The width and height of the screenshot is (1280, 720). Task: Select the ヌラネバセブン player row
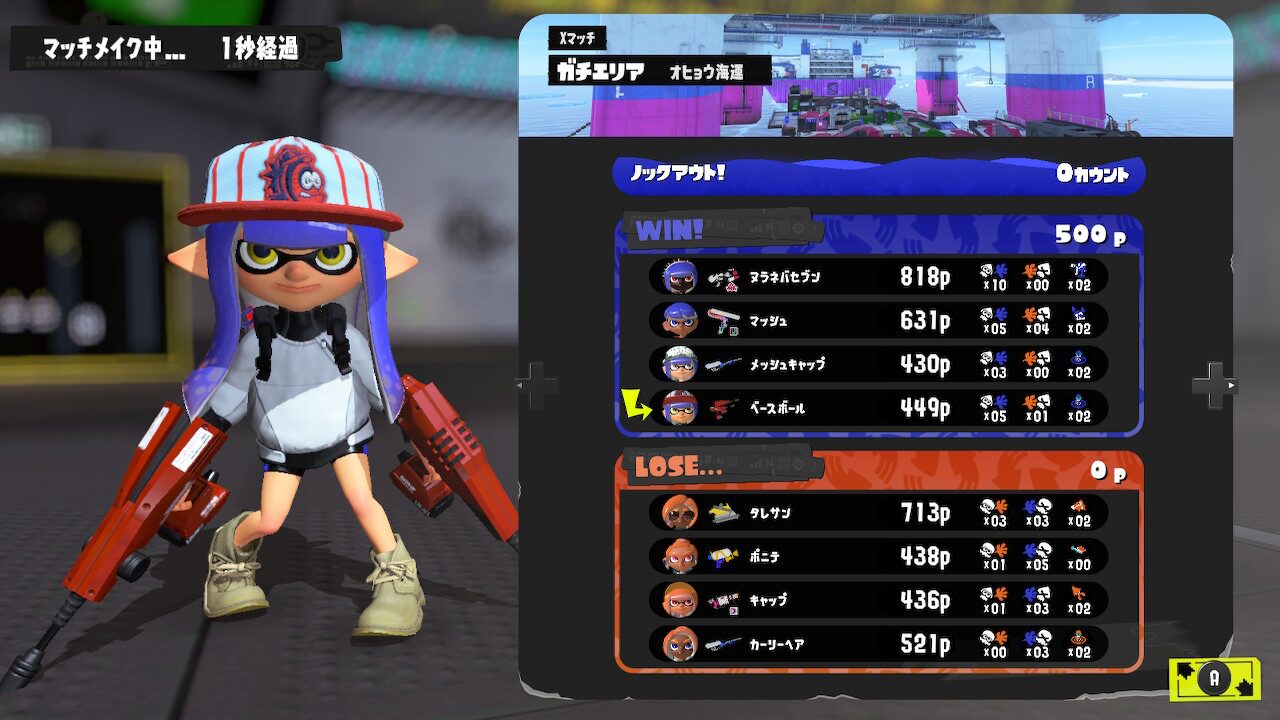point(878,277)
